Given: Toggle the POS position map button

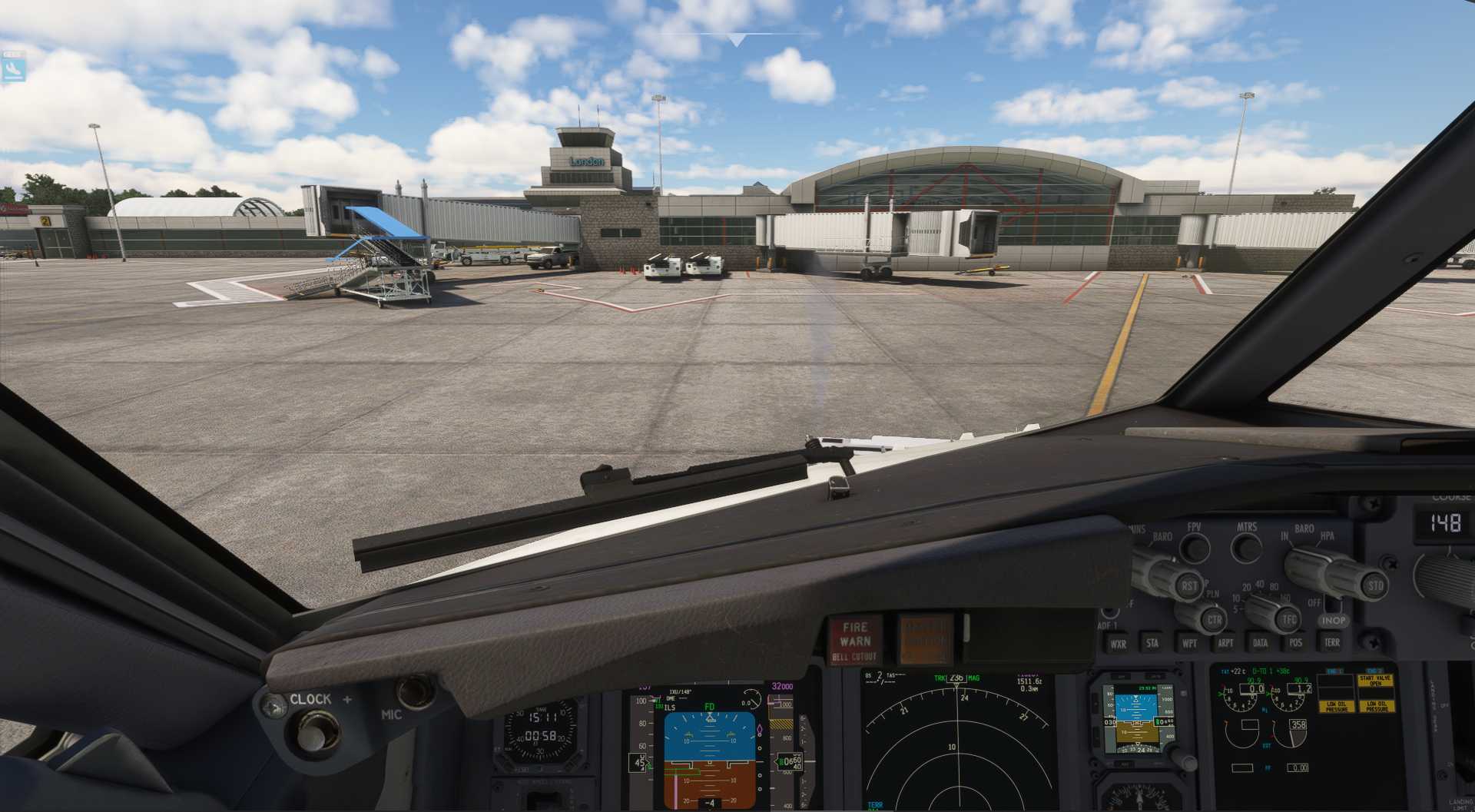Looking at the screenshot, I should tap(1296, 642).
